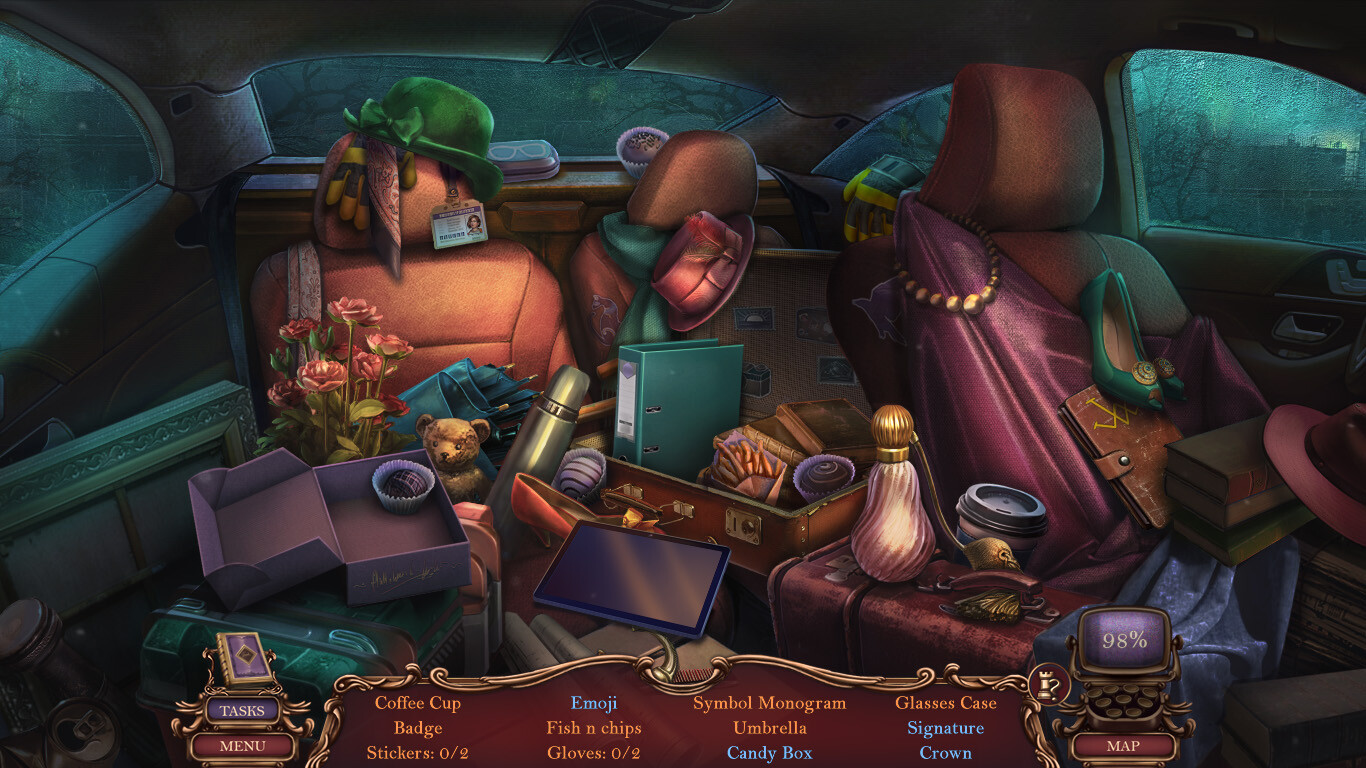Open the MENU
The height and width of the screenshot is (768, 1366).
coord(243,745)
